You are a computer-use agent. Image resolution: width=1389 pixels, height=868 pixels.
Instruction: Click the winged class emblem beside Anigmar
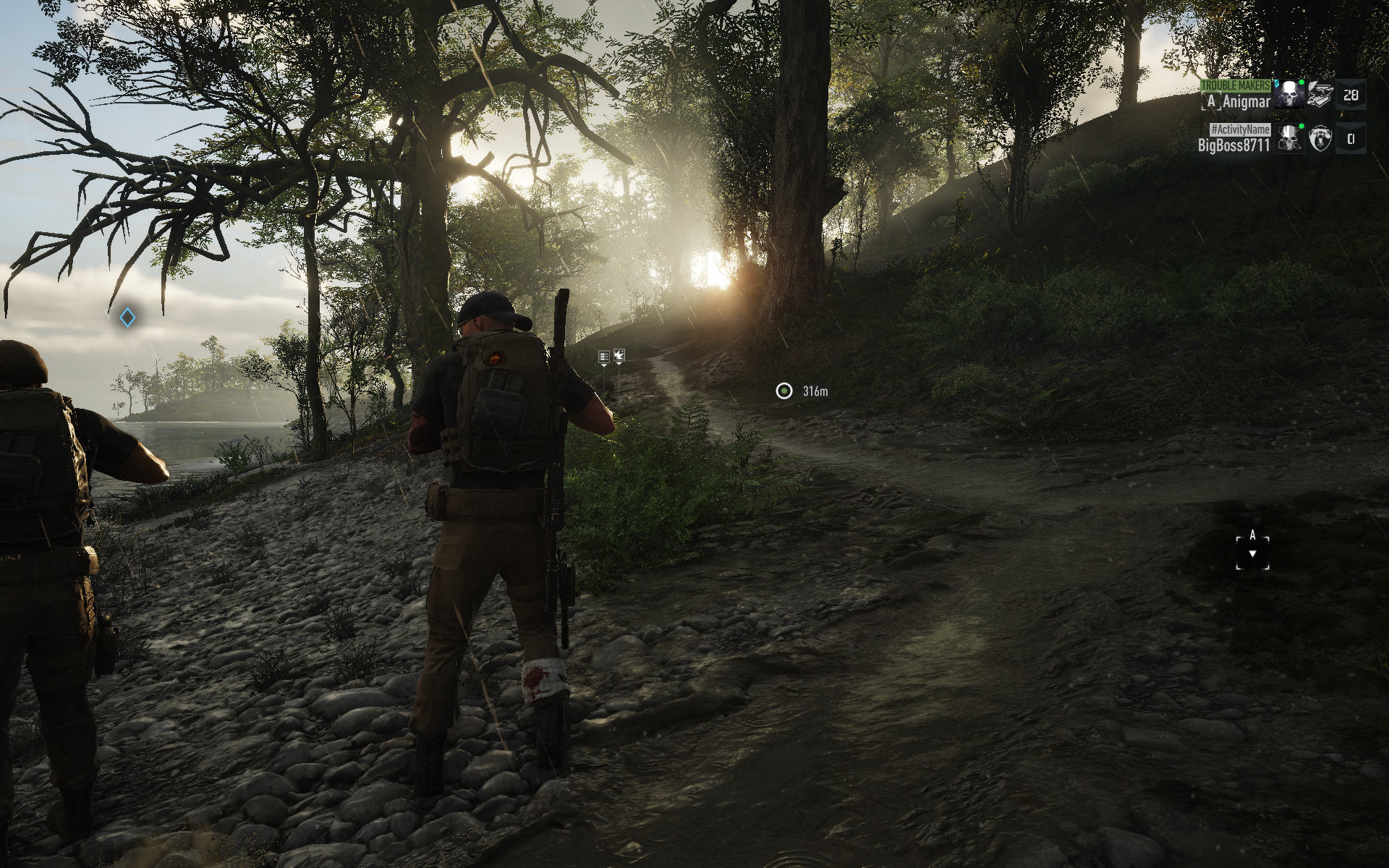click(1320, 95)
